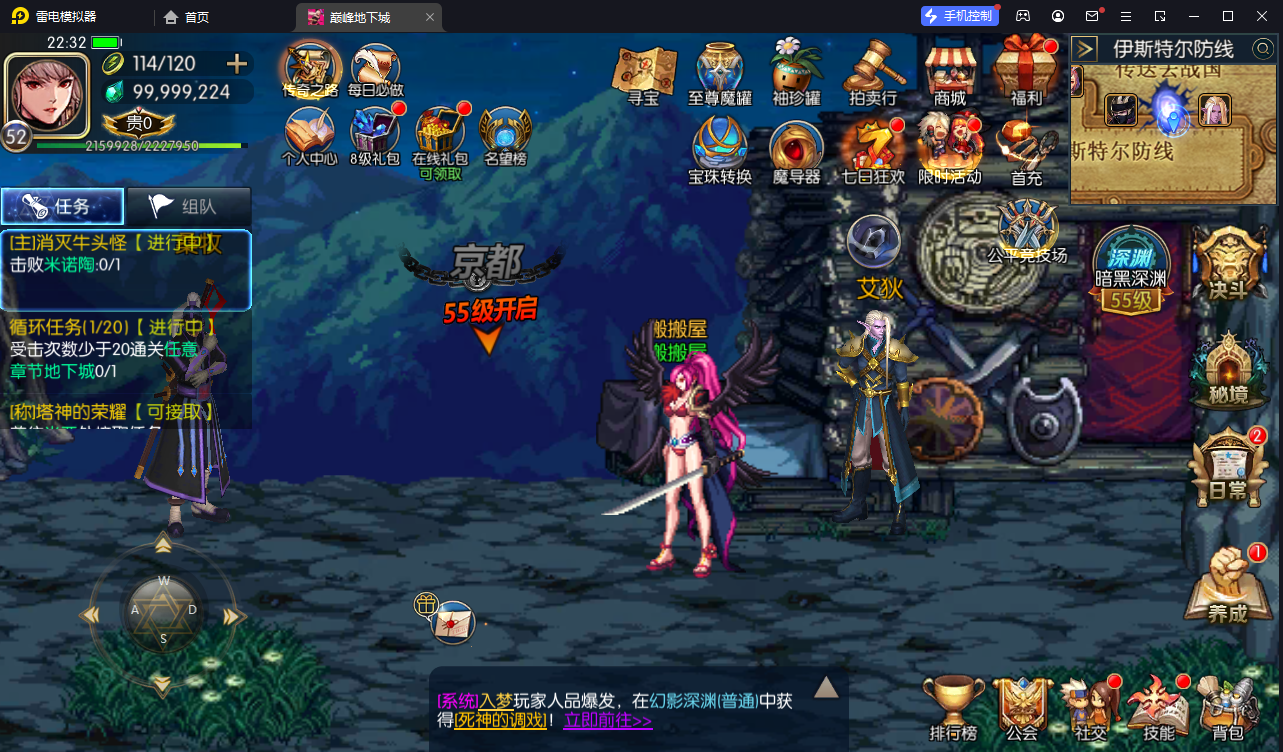
Task: Open the 寻宝 treasure hunt icon
Action: 645,70
